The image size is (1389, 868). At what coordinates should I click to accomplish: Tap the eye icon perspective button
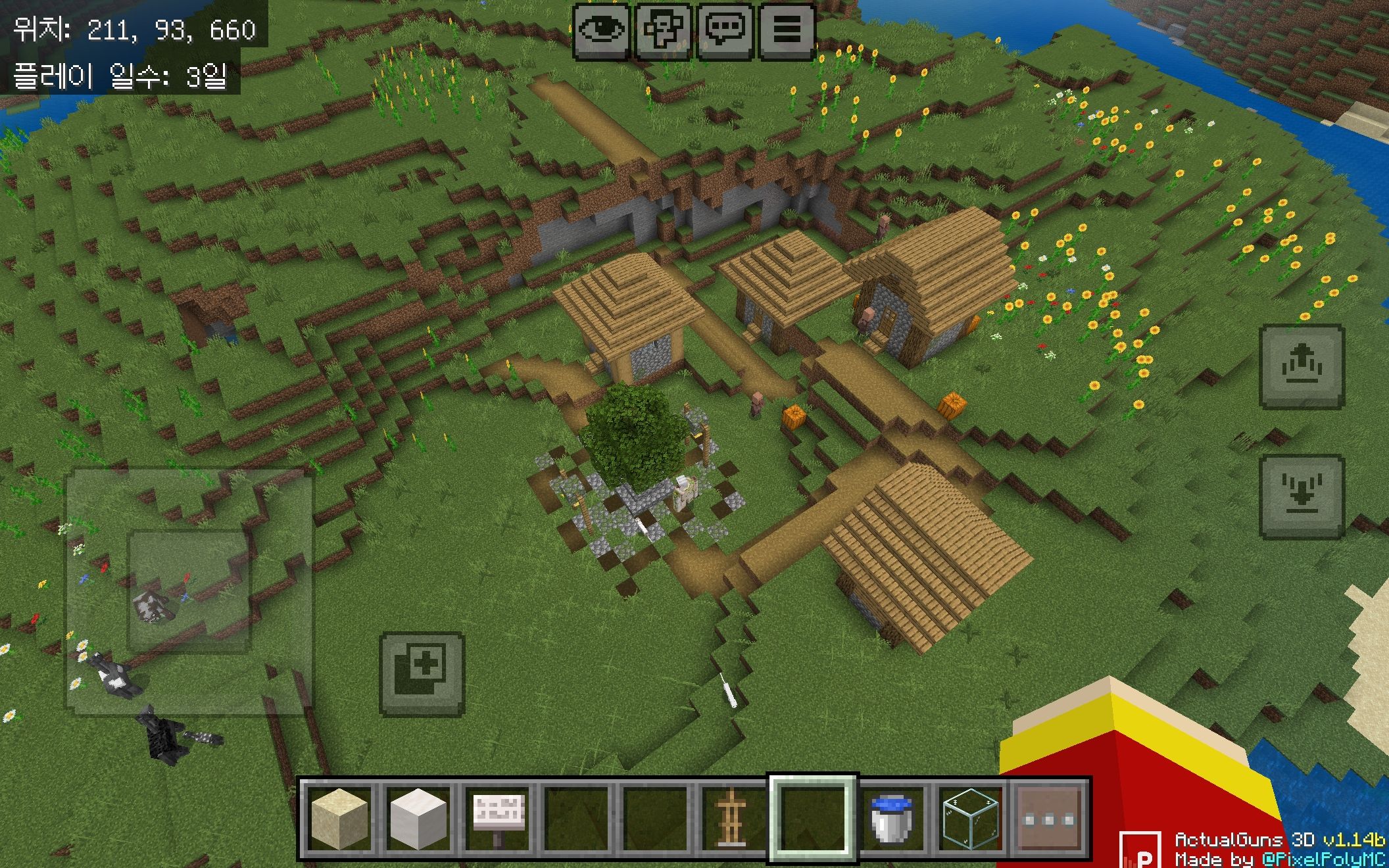(x=601, y=30)
